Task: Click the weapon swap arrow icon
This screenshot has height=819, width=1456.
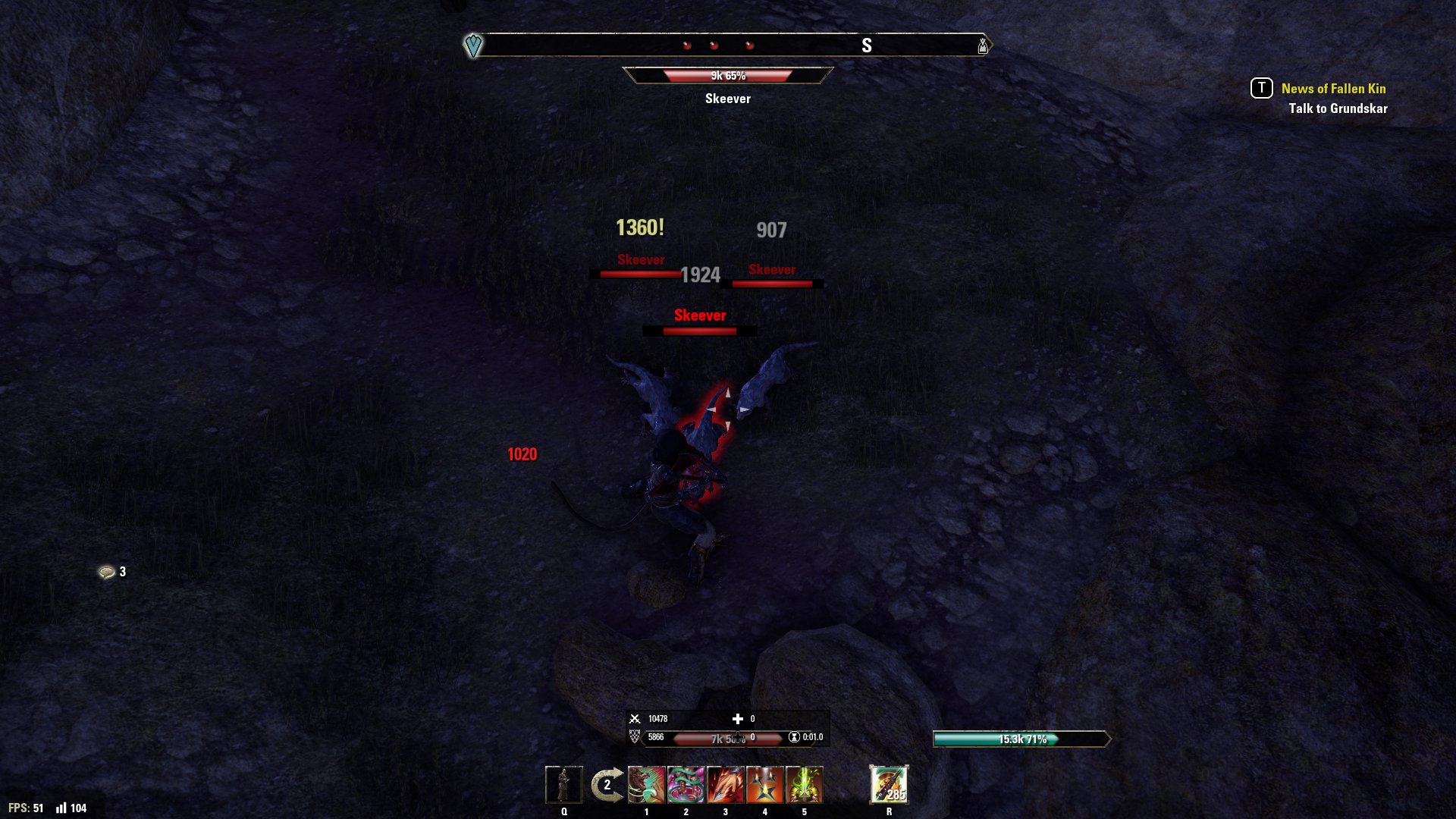Action: pyautogui.click(x=606, y=784)
